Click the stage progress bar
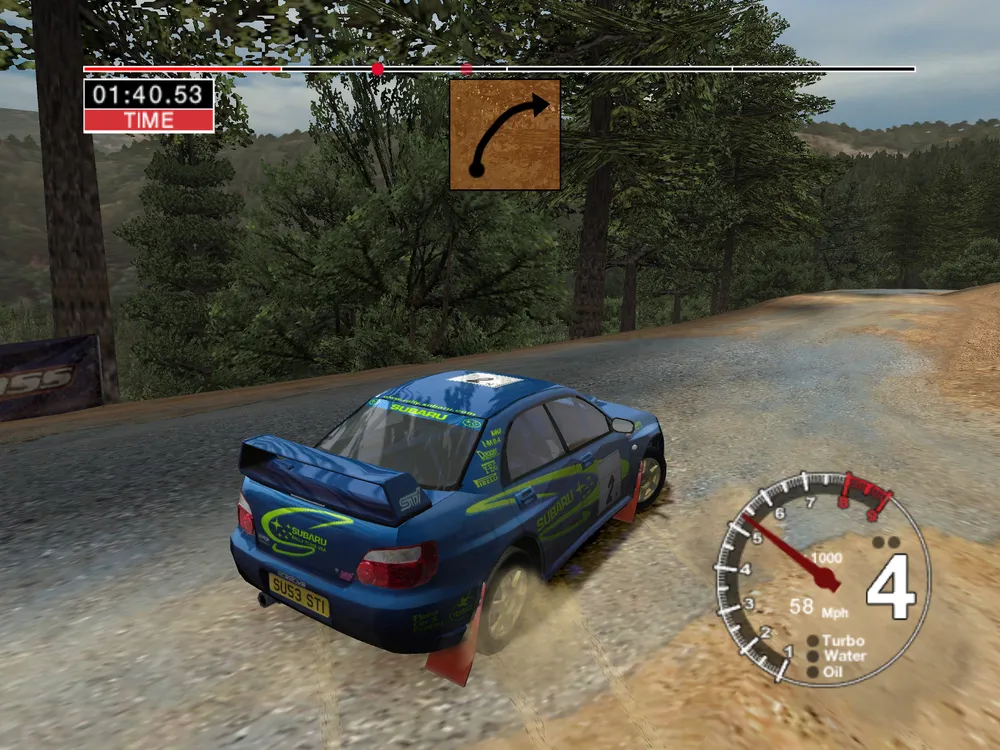Screen dimensions: 1000x750 click(498, 69)
